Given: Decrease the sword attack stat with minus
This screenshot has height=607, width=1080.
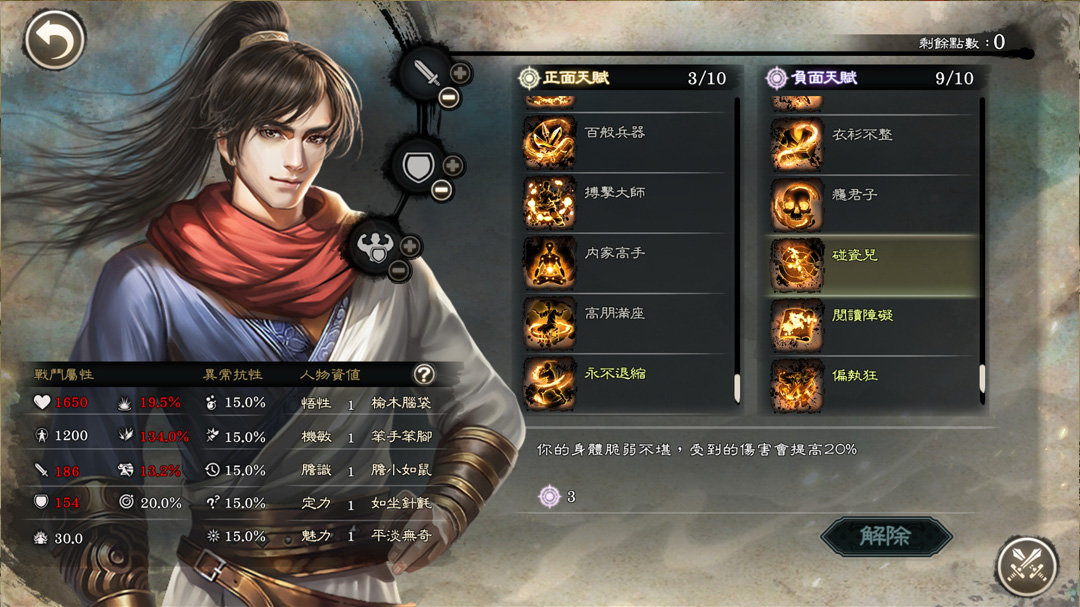Looking at the screenshot, I should point(447,97).
